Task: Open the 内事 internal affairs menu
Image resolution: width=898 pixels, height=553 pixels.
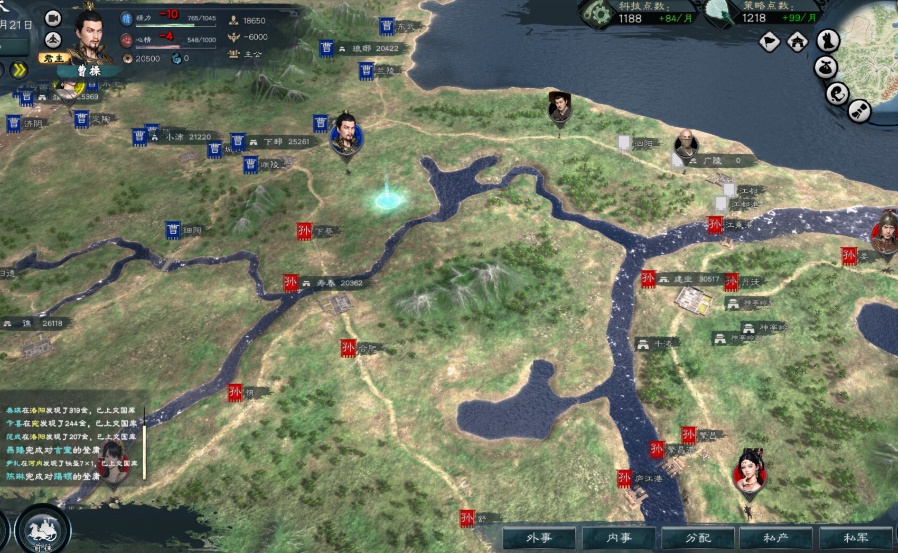Action: tap(619, 538)
